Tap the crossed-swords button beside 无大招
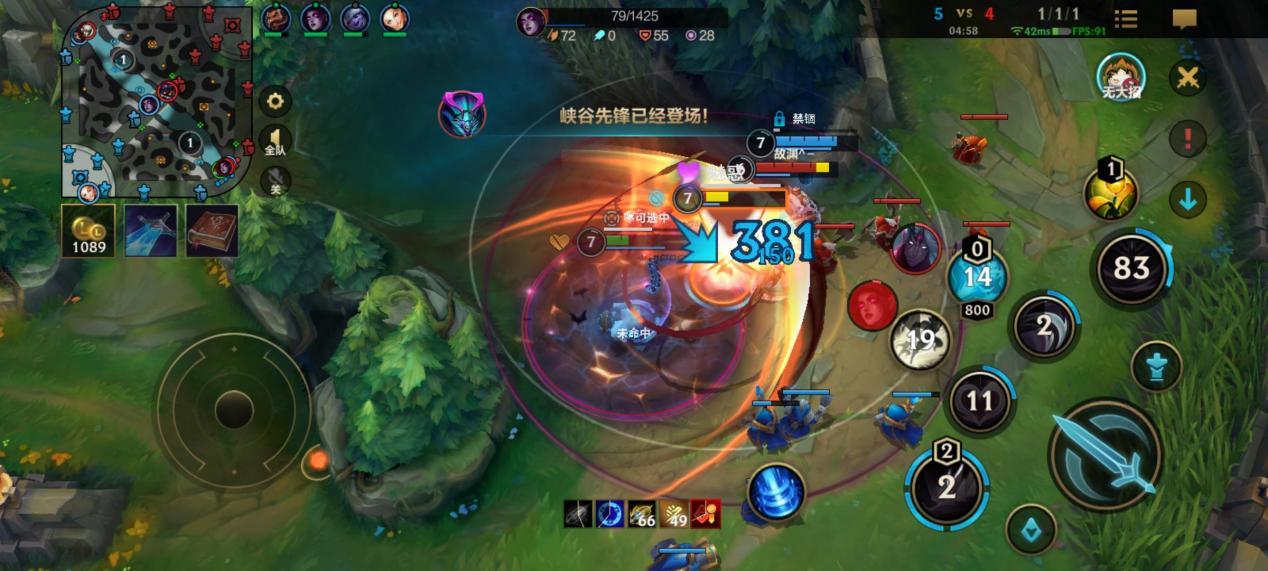Image resolution: width=1268 pixels, height=571 pixels. (1188, 78)
